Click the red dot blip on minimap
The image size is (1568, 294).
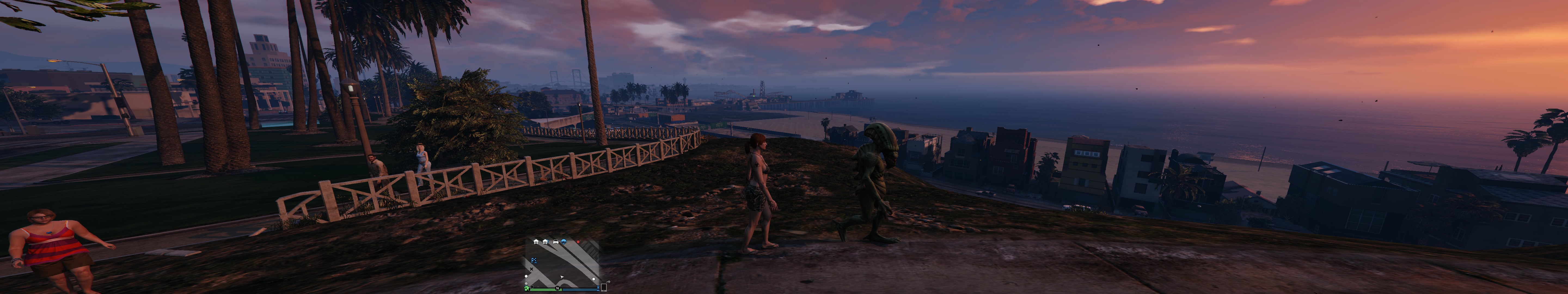click(x=578, y=242)
